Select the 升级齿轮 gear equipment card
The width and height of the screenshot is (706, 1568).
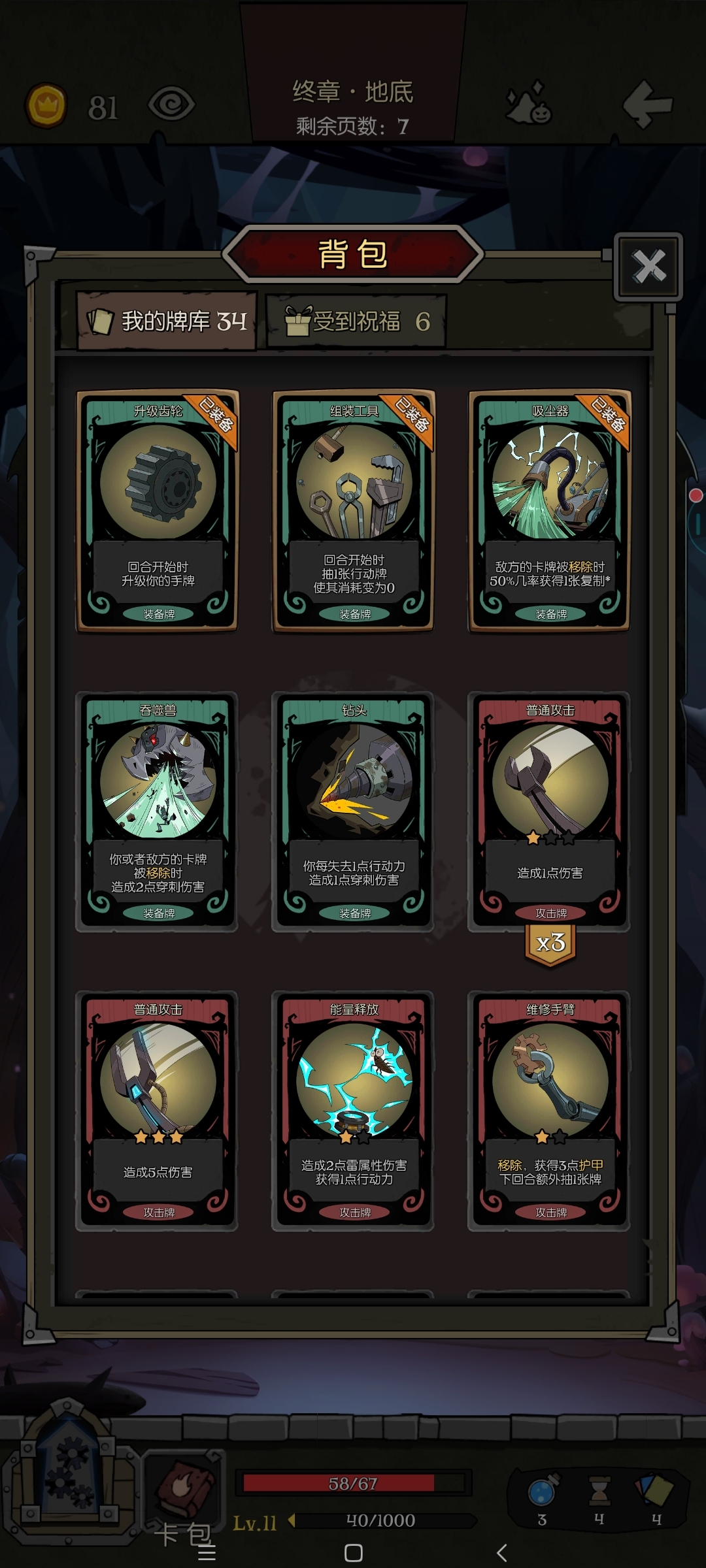tap(158, 510)
